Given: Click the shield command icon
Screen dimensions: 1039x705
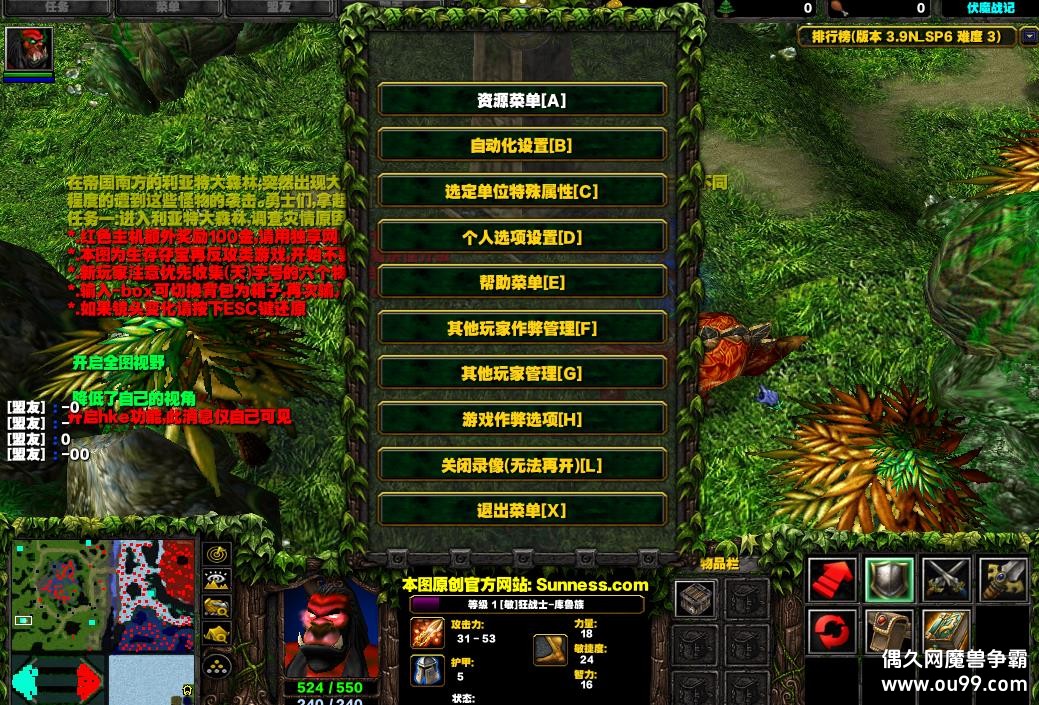Looking at the screenshot, I should click(x=890, y=580).
